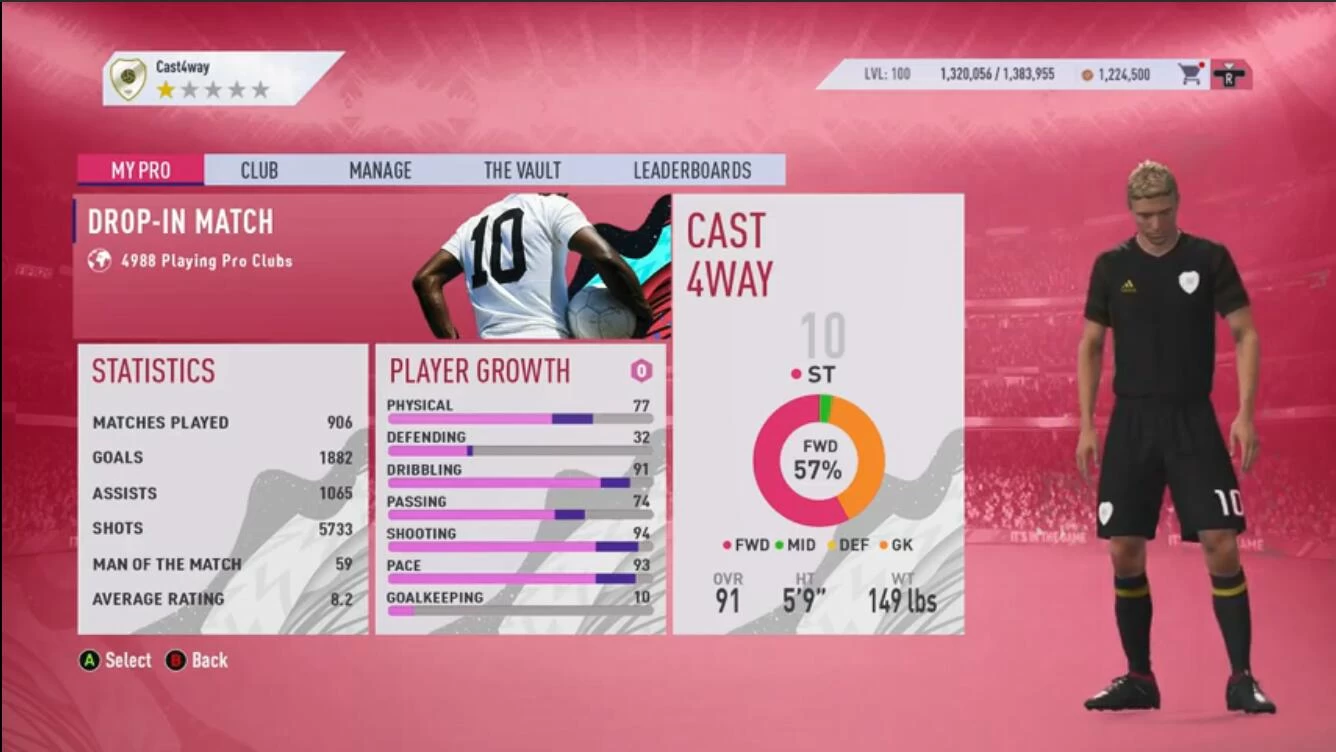View the Player Growth panel

520,489
